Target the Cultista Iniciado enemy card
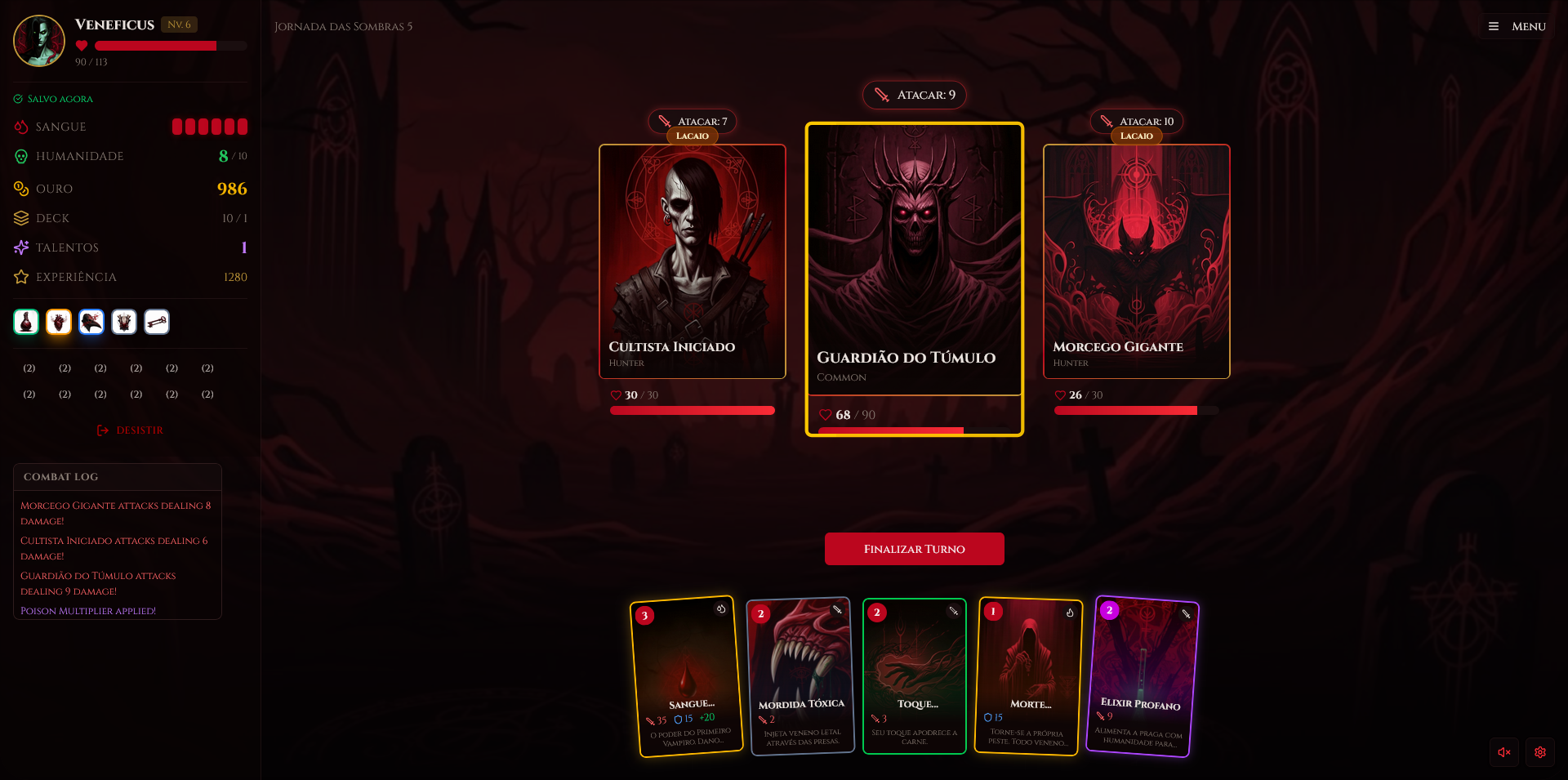Screen dimensions: 1568x780 (x=692, y=261)
